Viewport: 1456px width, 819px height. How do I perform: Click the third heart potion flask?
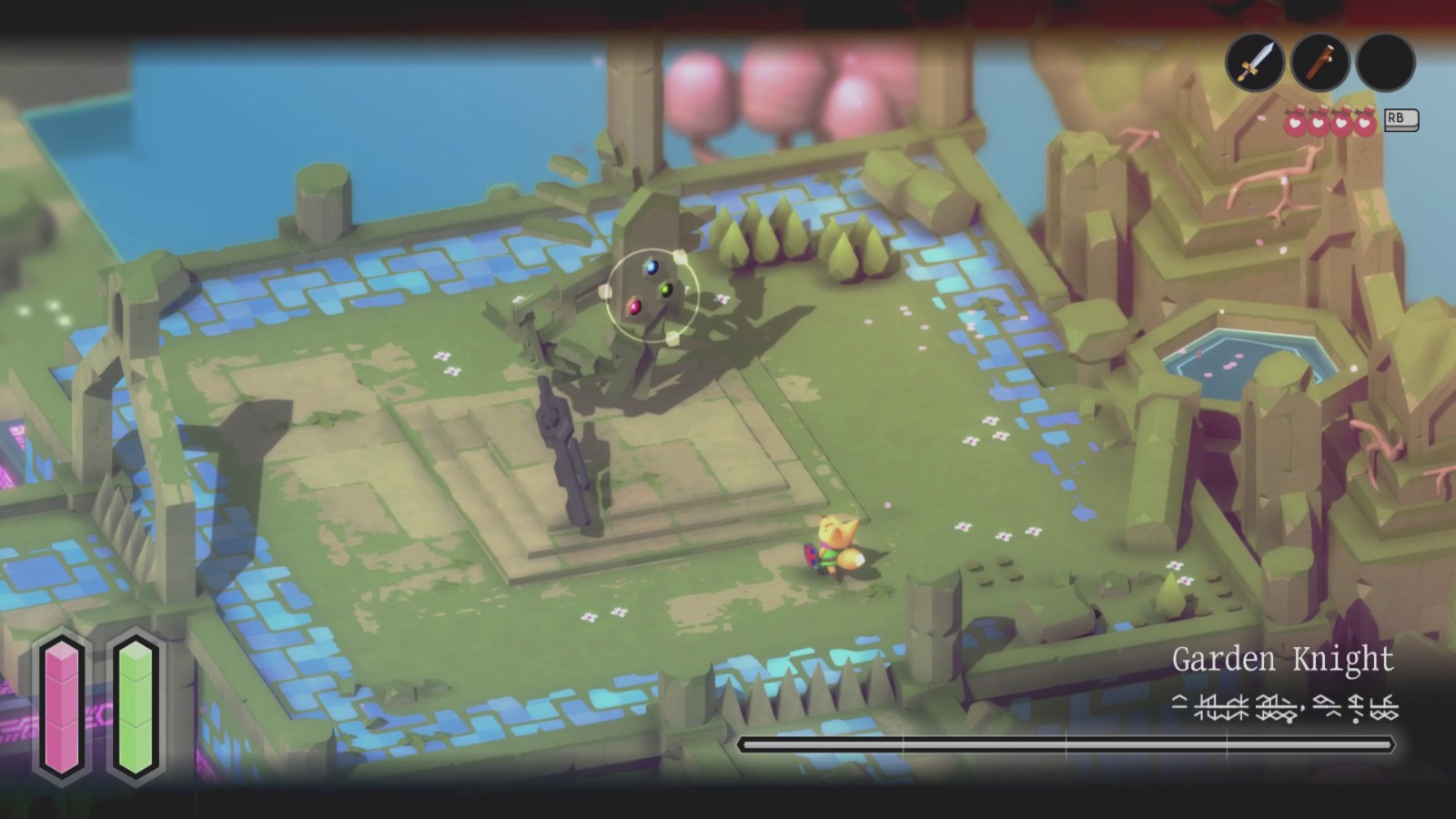click(1340, 124)
